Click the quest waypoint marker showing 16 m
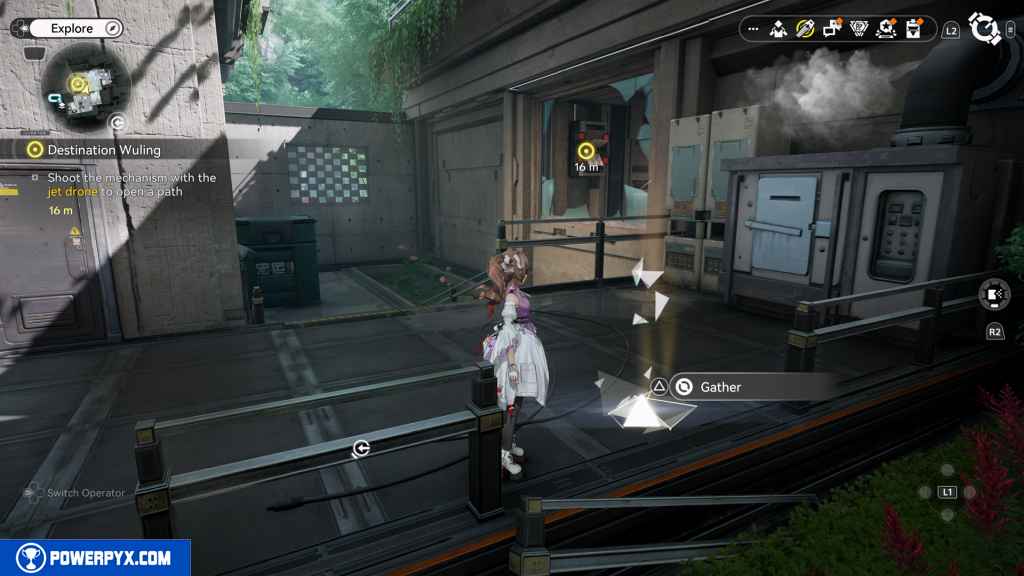1024x576 pixels. click(587, 151)
